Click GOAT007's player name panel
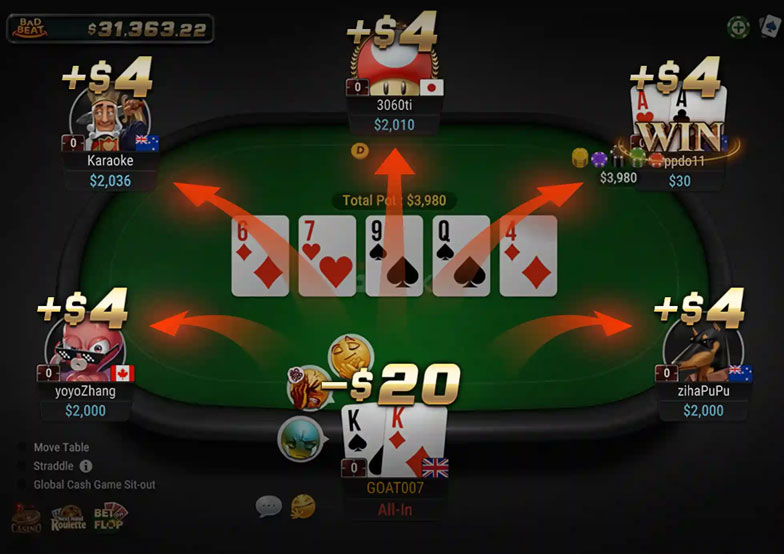 [394, 490]
